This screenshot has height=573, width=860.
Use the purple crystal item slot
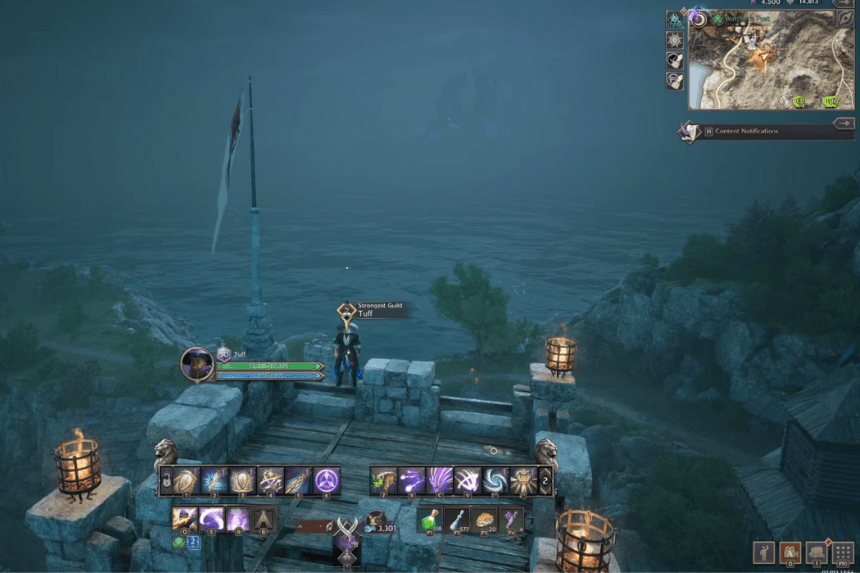[x=511, y=519]
